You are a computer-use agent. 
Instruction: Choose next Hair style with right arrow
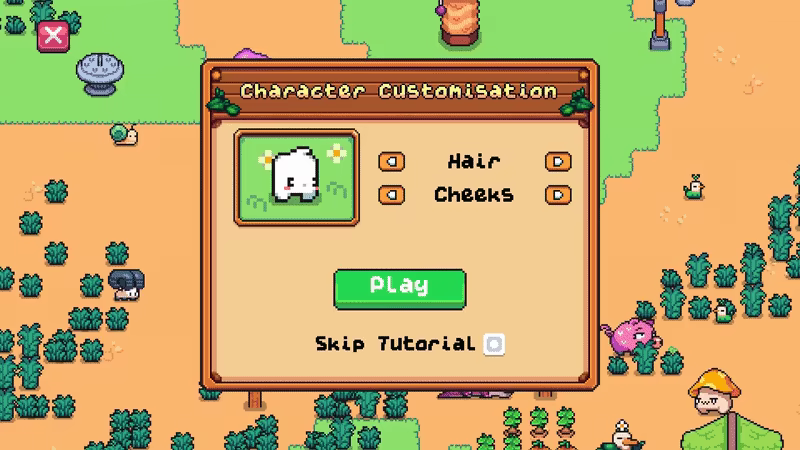click(558, 162)
